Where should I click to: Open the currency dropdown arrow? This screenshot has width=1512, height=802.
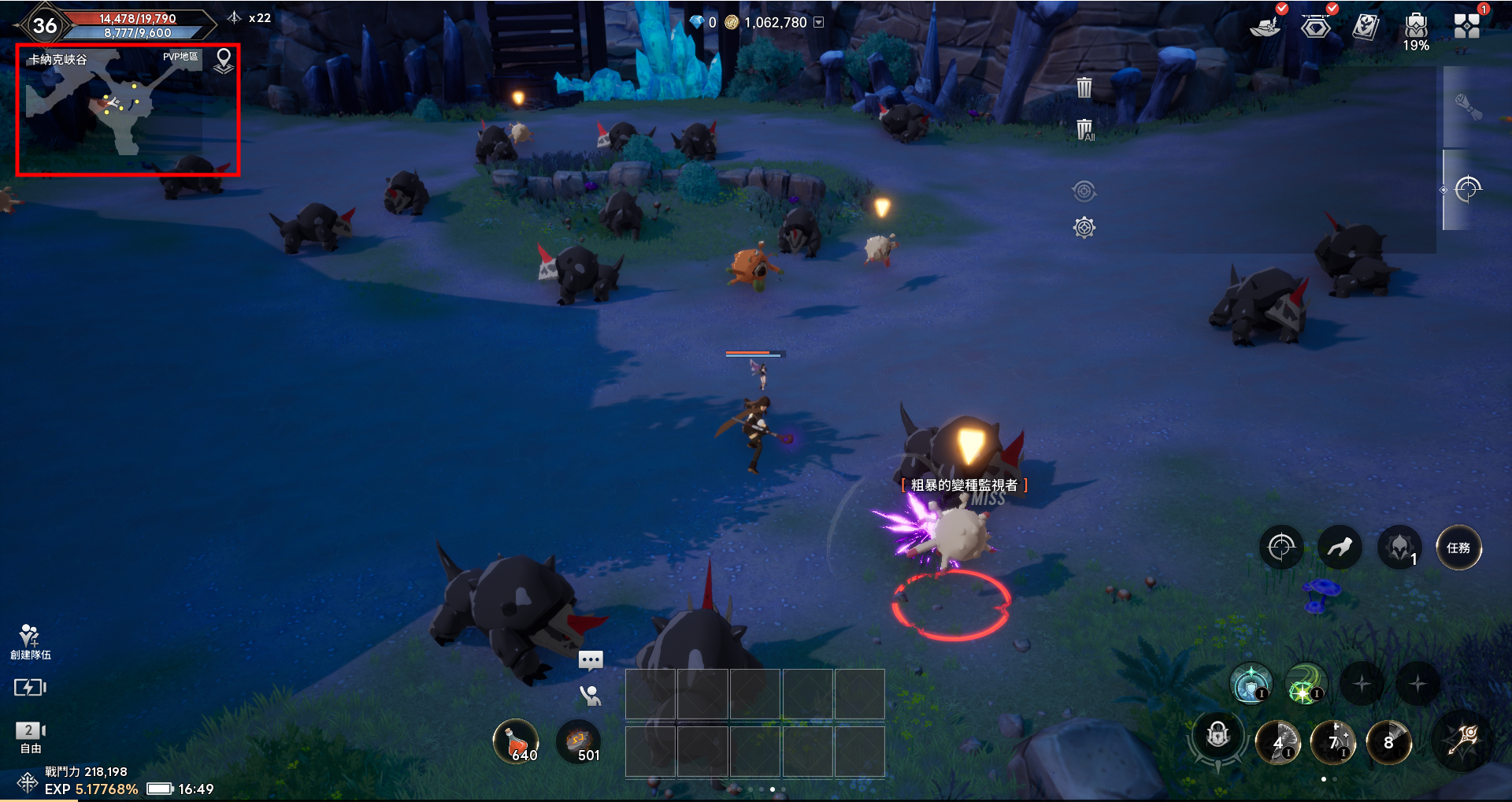point(818,22)
